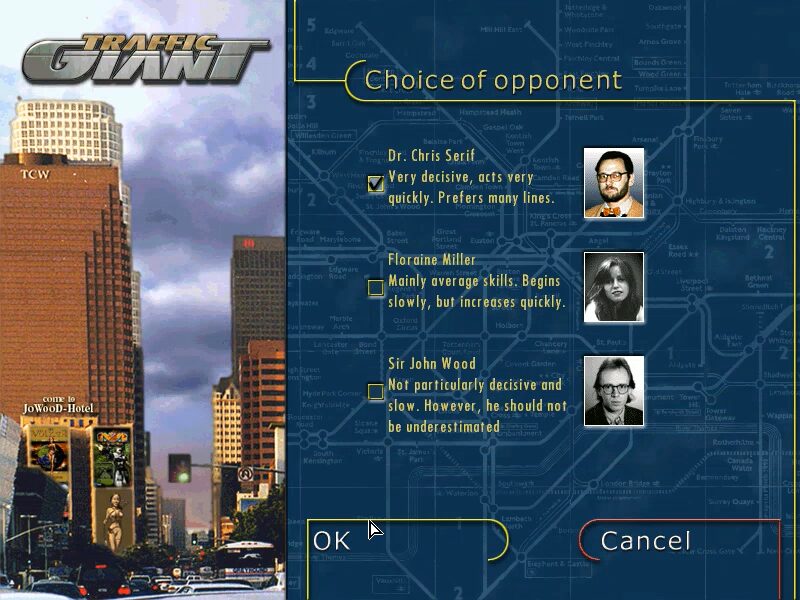Choose Sir John Wood's portrait
800x600 pixels.
(614, 391)
